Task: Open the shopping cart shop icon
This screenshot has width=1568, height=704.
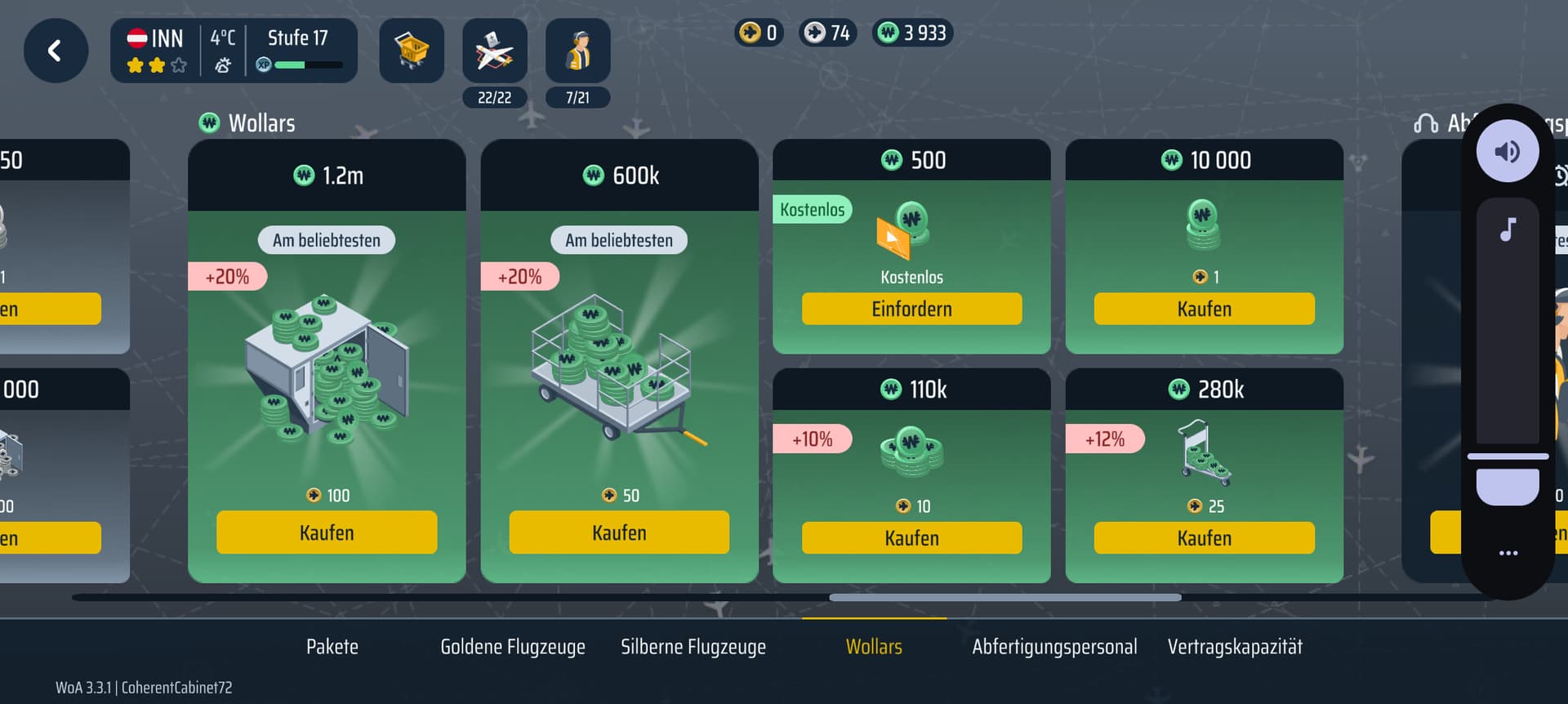Action: pyautogui.click(x=412, y=51)
